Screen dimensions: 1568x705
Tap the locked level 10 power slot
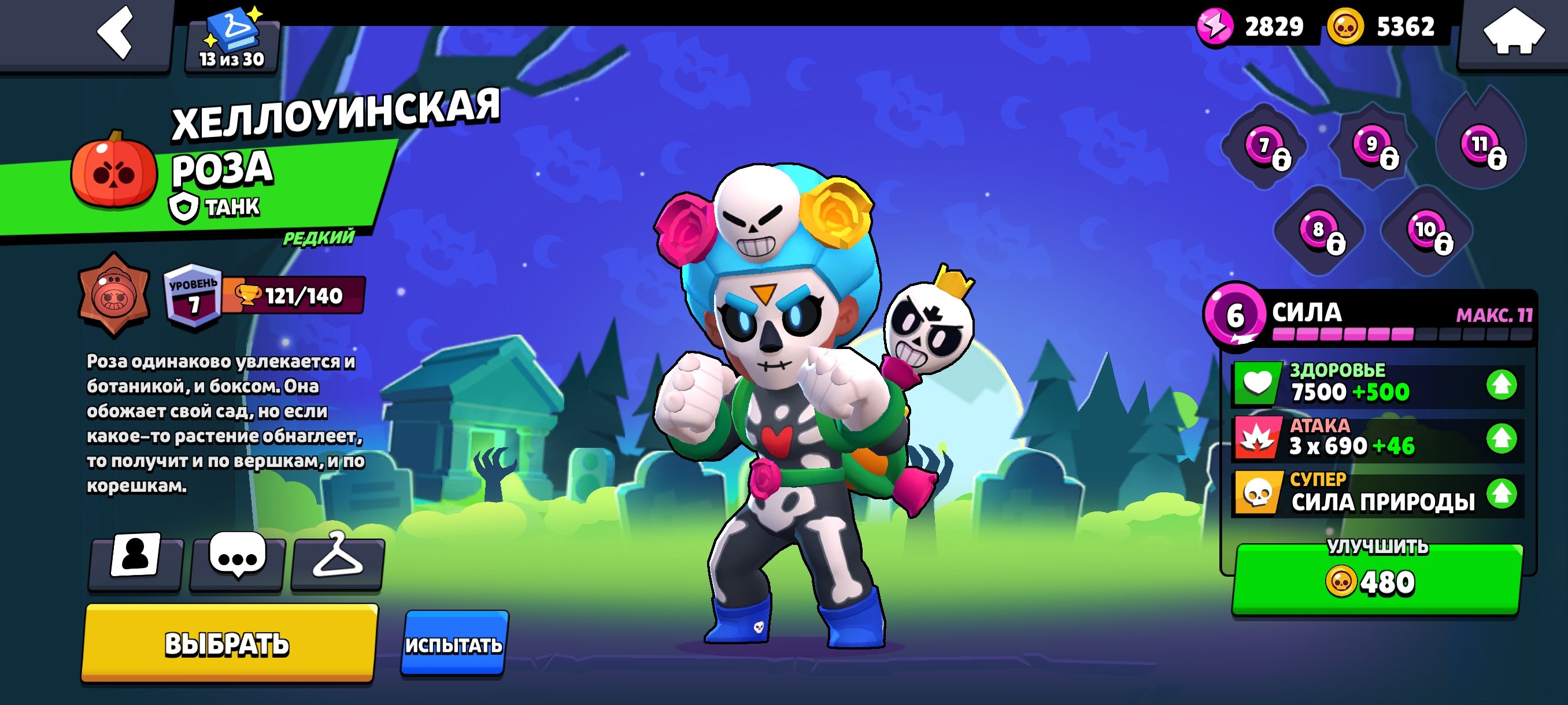pos(1426,230)
